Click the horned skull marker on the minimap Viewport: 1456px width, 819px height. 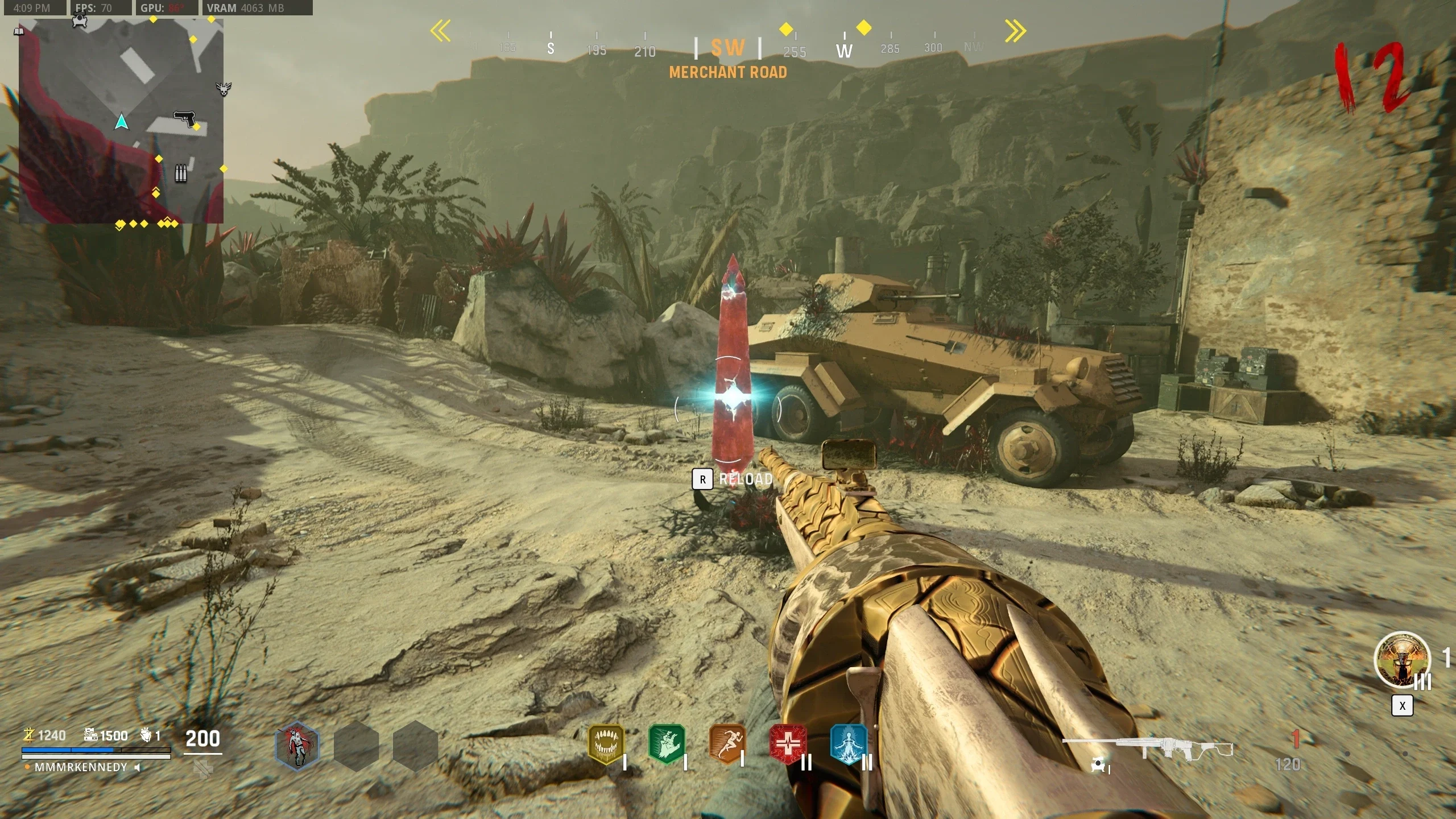[224, 89]
